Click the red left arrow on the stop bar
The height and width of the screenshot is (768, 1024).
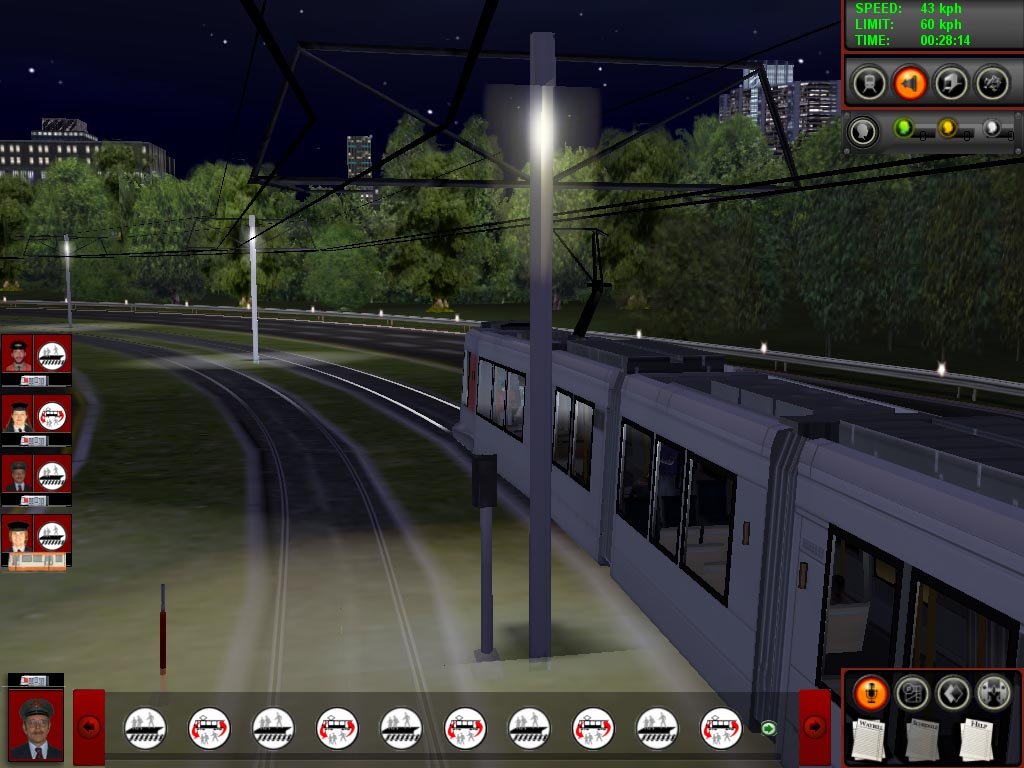pos(89,727)
